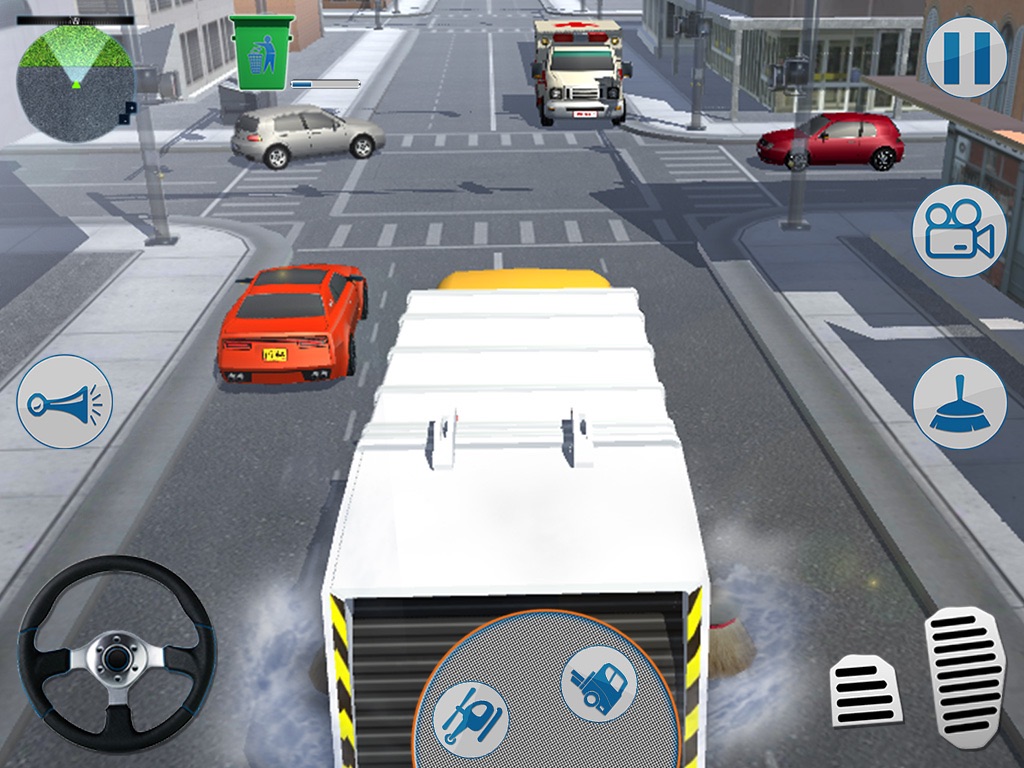Image resolution: width=1024 pixels, height=768 pixels.
Task: Honk the horn
Action: [x=65, y=402]
